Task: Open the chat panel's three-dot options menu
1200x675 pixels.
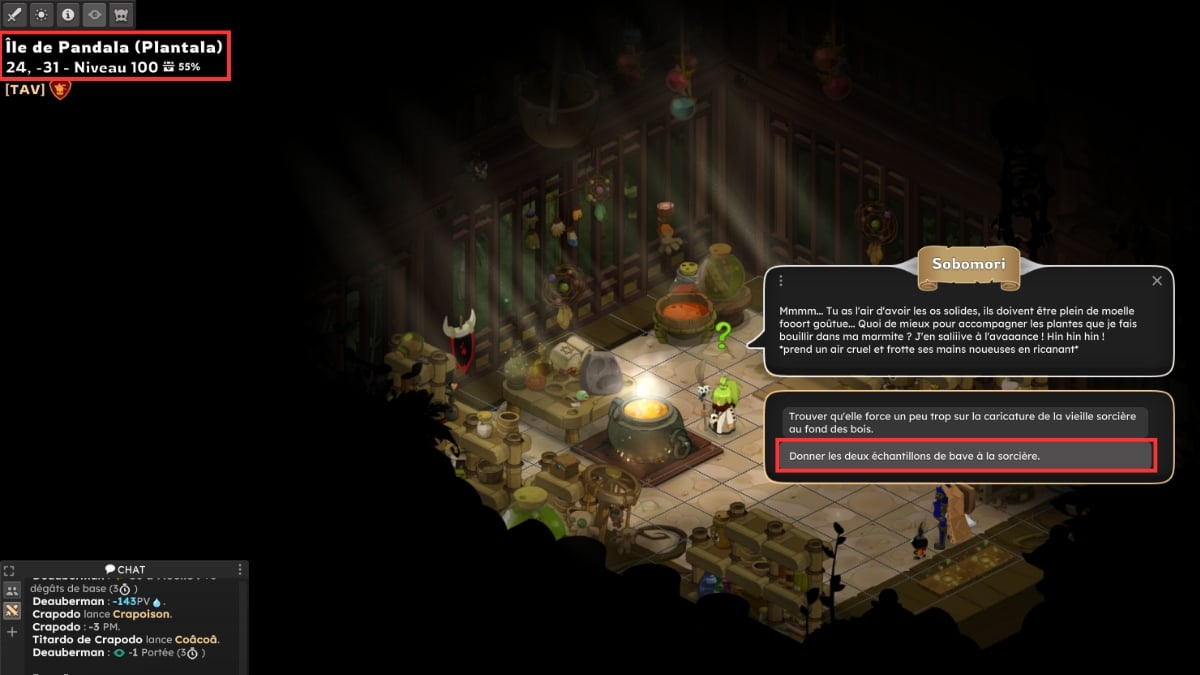Action: click(x=240, y=569)
